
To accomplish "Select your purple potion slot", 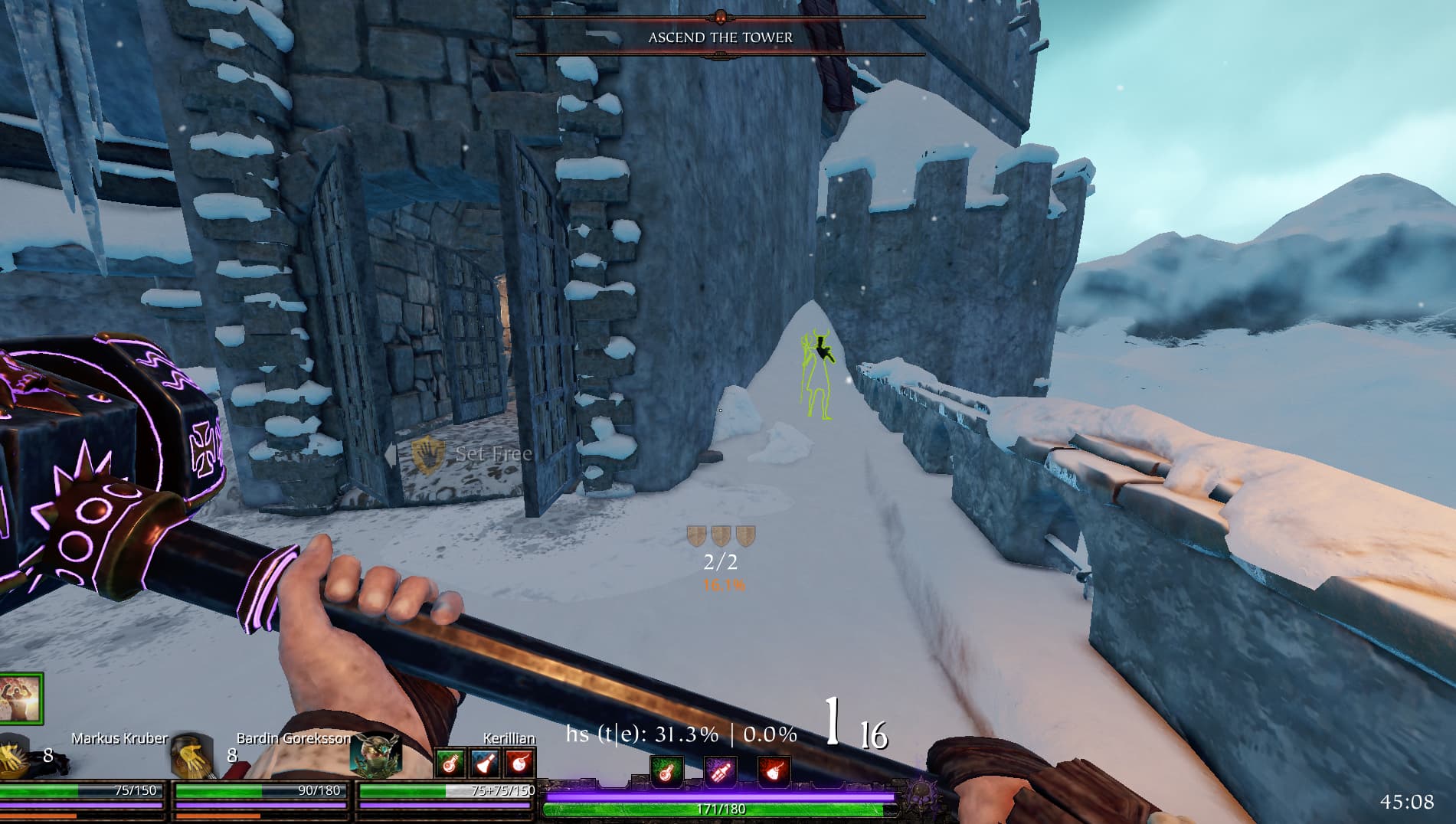I will tap(720, 771).
